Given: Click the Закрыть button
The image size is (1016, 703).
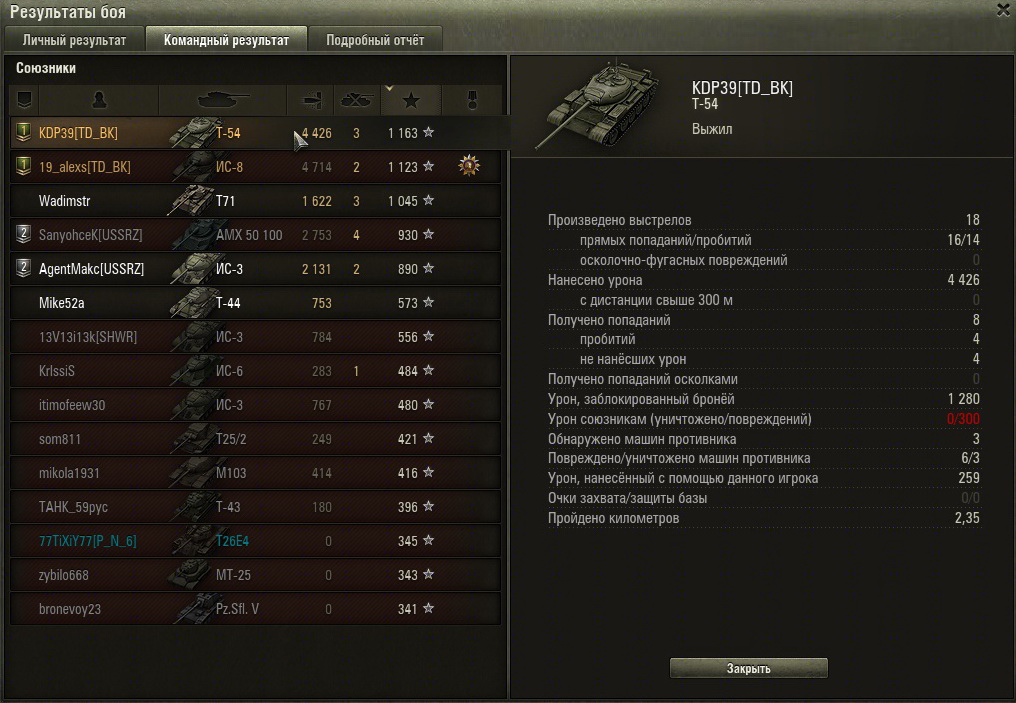Looking at the screenshot, I should [x=748, y=668].
